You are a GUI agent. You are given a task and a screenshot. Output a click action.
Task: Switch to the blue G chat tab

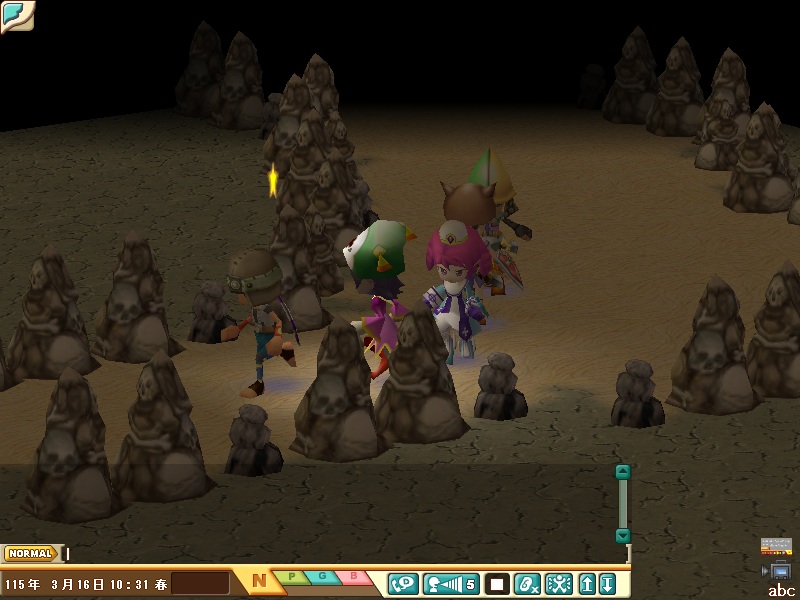(x=323, y=577)
